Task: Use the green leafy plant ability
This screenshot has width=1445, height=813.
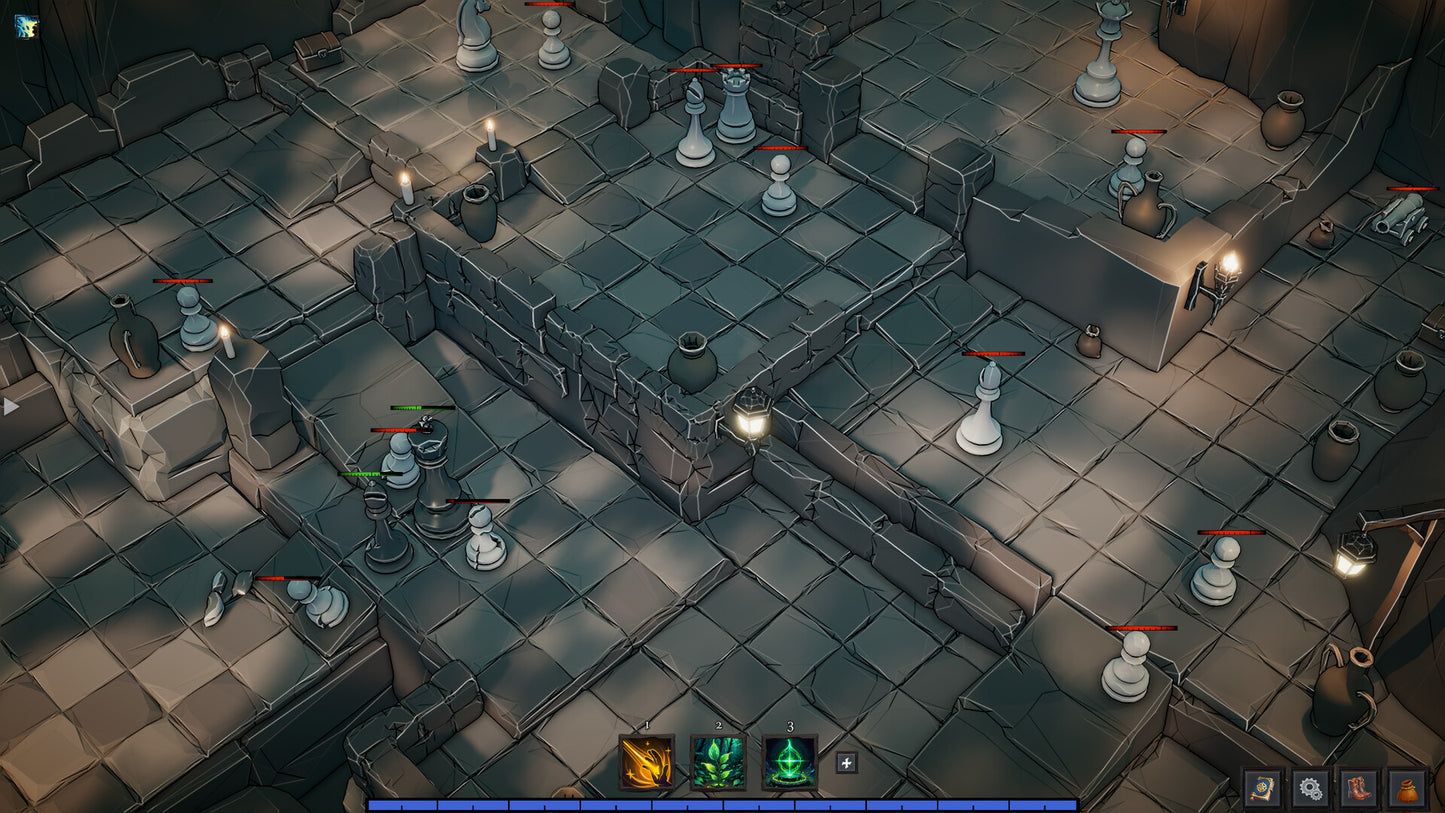Action: tap(718, 762)
